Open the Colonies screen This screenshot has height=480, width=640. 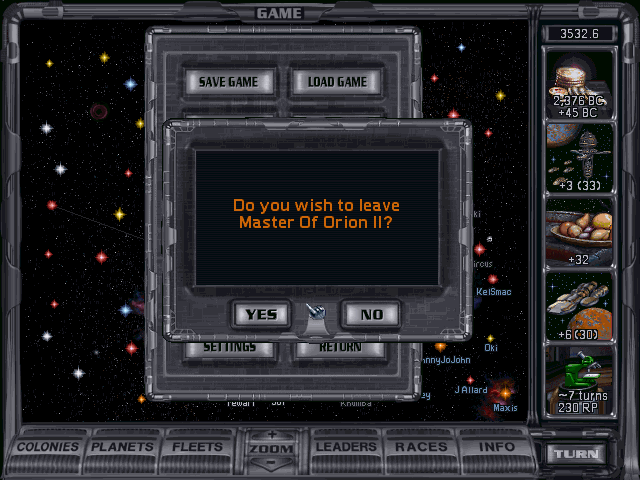pyautogui.click(x=48, y=447)
